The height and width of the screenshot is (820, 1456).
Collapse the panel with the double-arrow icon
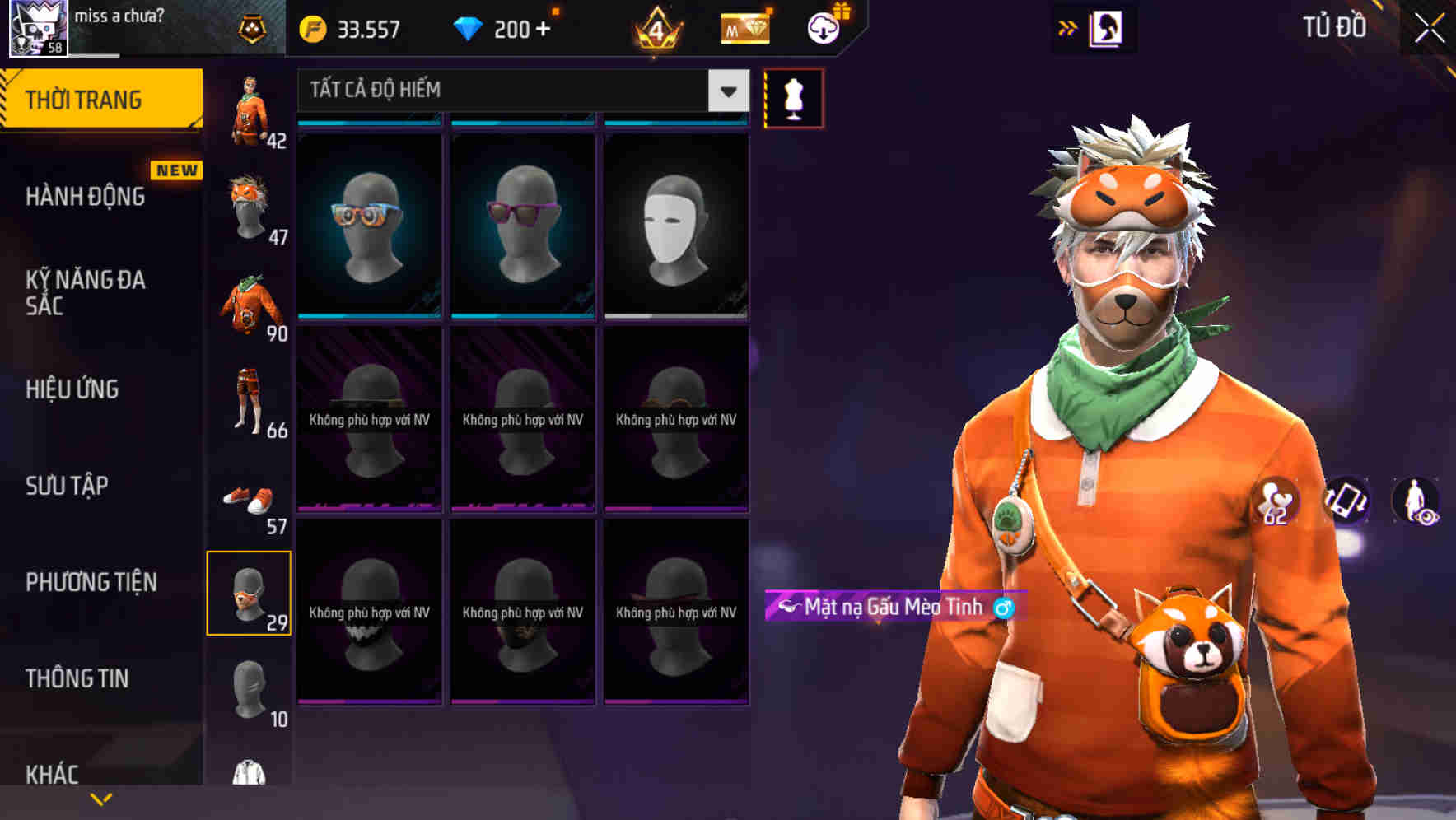pos(1068,27)
